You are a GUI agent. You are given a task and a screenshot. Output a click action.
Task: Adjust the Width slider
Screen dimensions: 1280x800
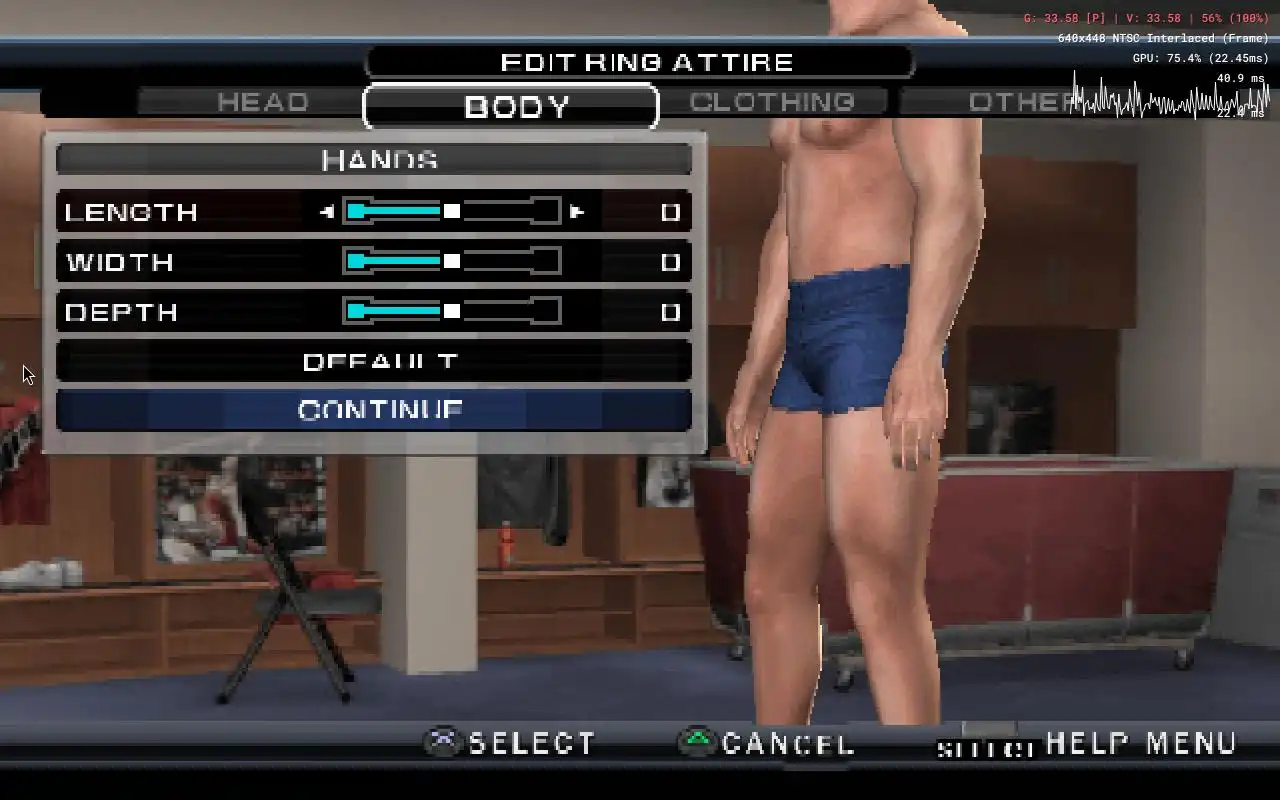452,262
